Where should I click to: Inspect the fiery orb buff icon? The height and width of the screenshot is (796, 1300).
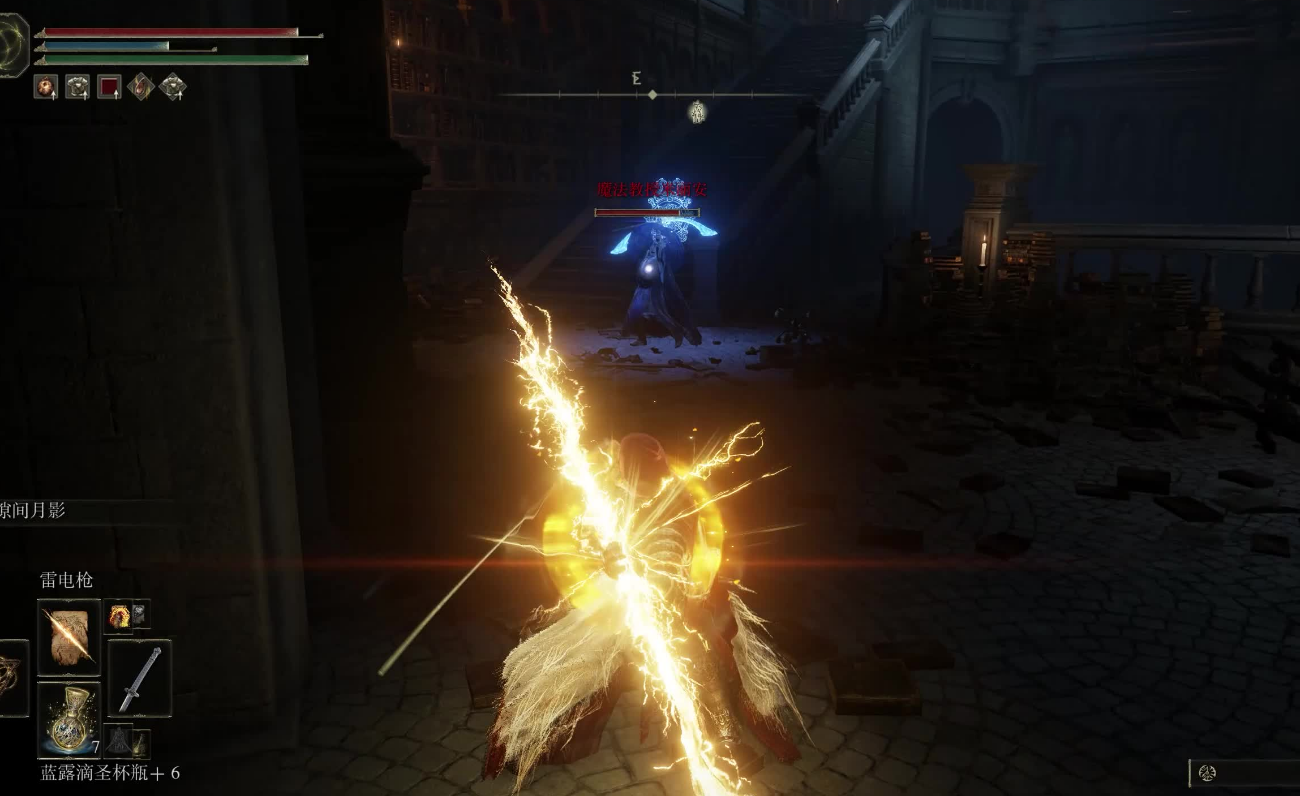coord(46,87)
